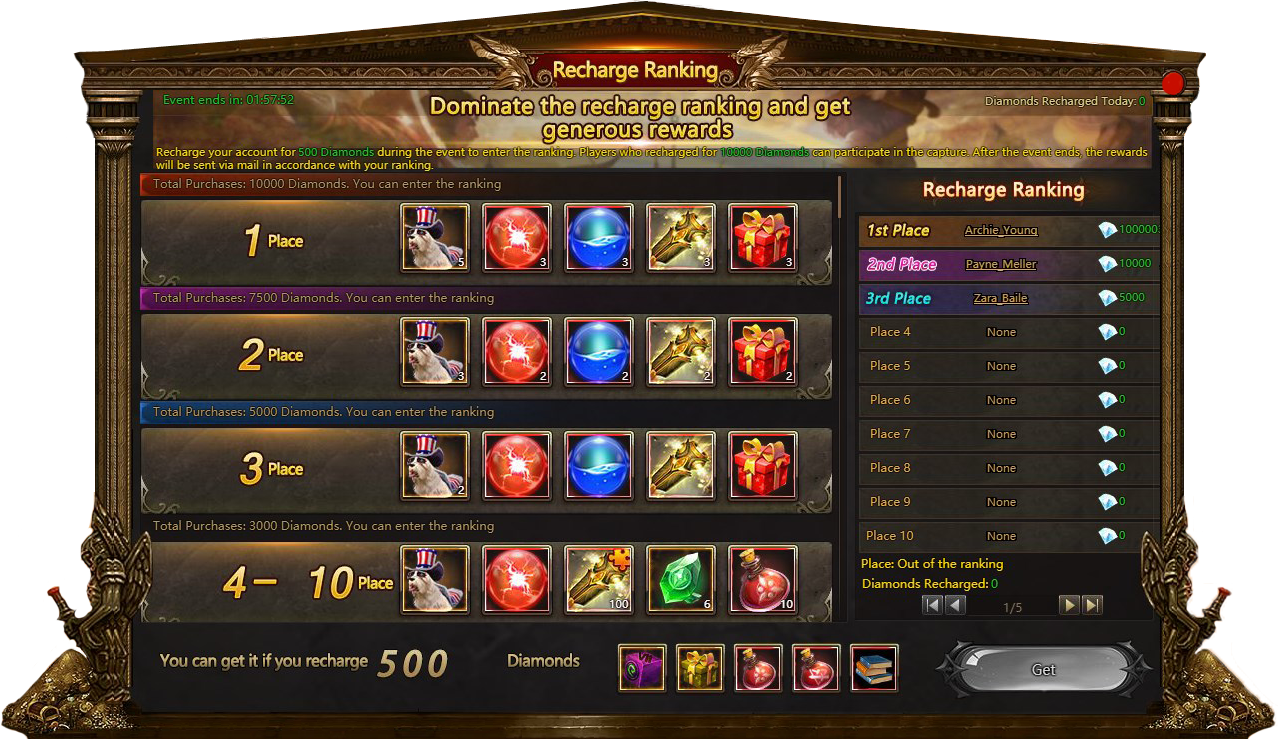Open Archie_Young's player profile link

point(1000,231)
